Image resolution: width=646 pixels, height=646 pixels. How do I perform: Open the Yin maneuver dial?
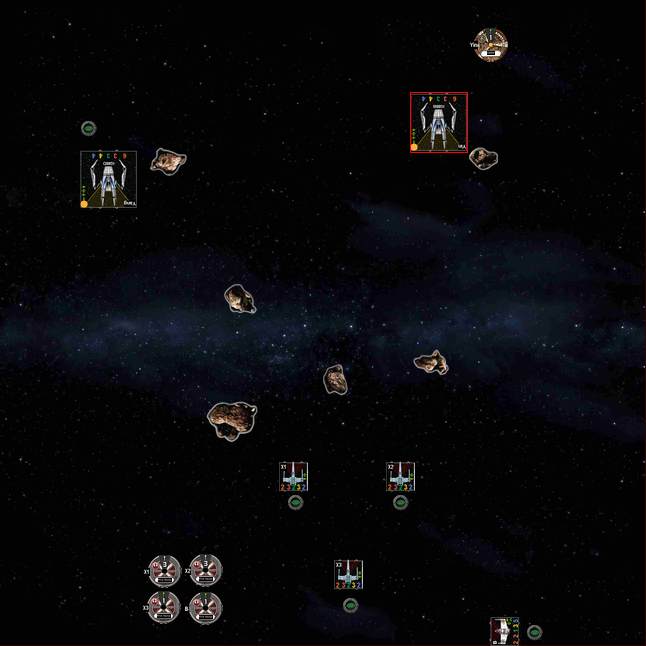coord(490,44)
